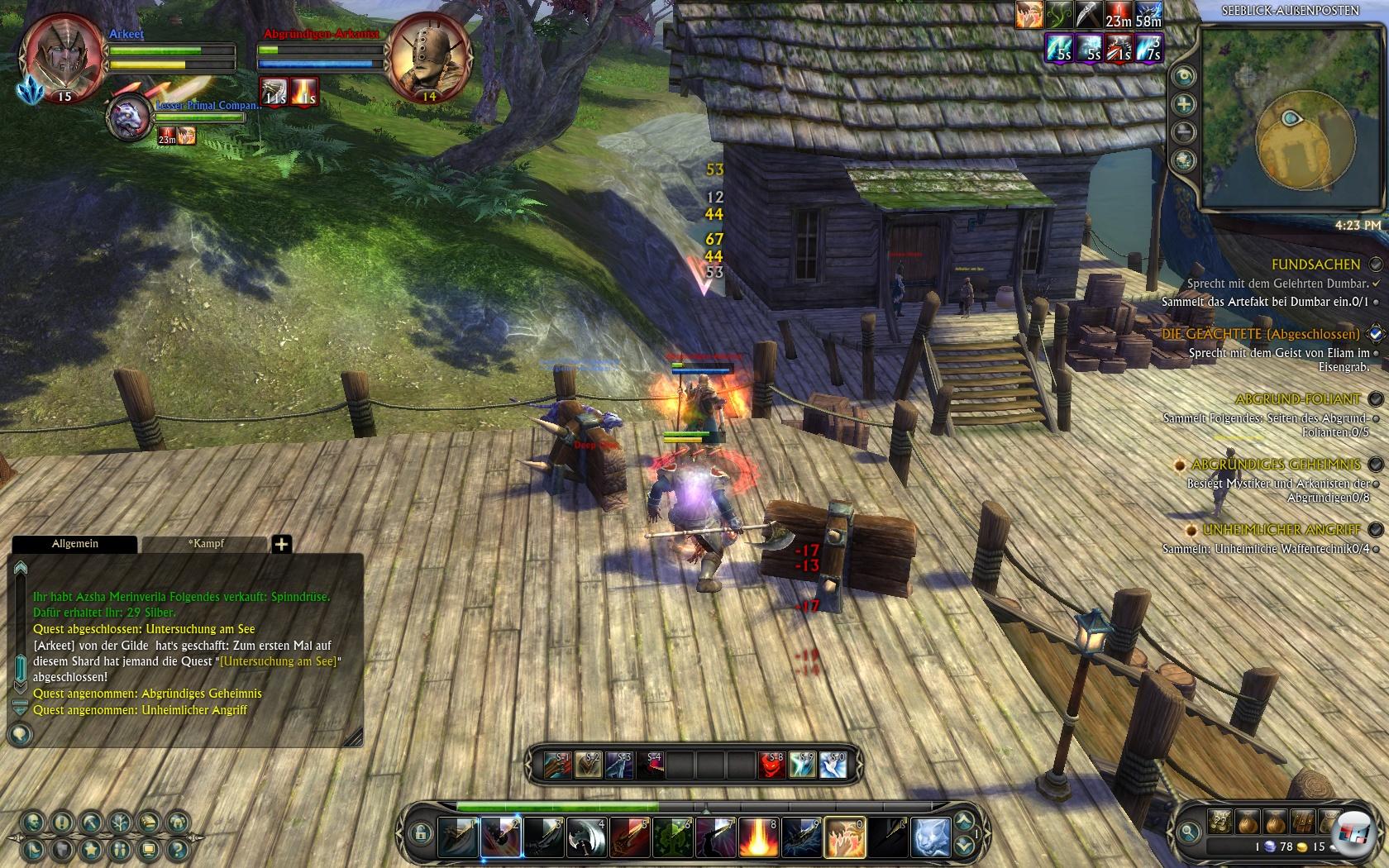The image size is (1389, 868).
Task: Switch to the Kampf chat tab
Action: point(205,544)
